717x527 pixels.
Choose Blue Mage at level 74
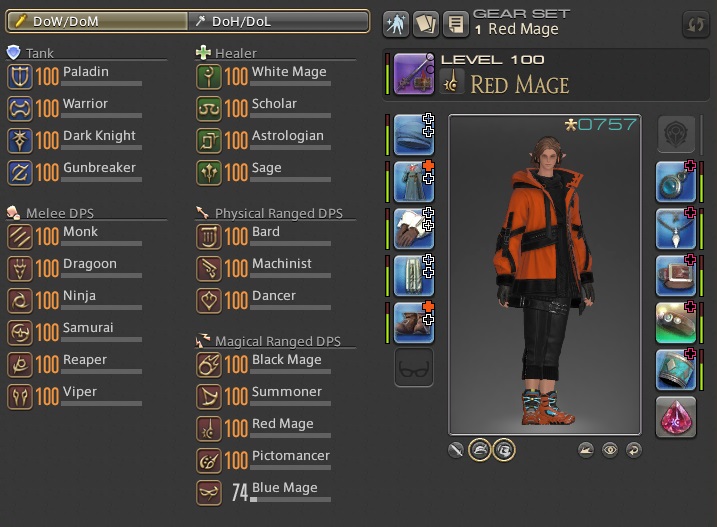pyautogui.click(x=262, y=492)
